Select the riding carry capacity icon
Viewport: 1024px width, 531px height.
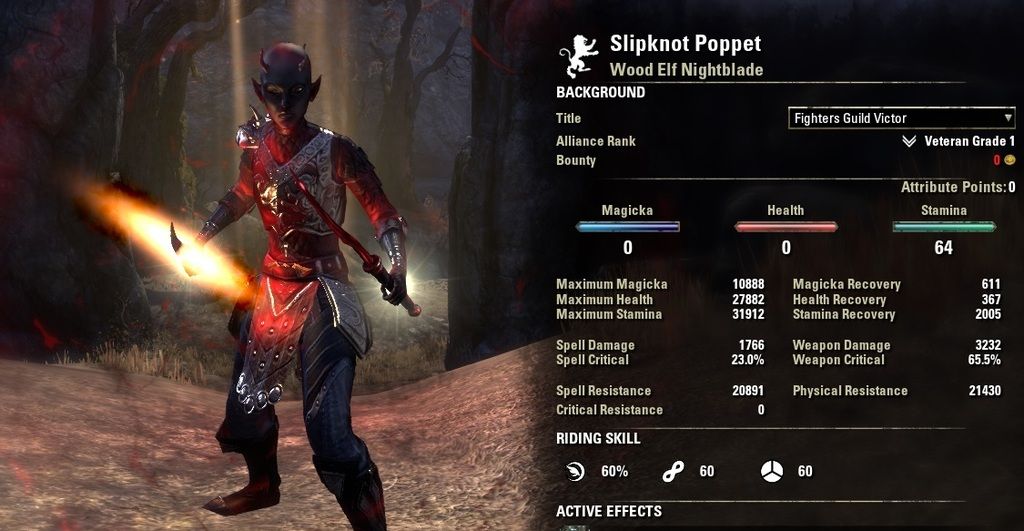tap(770, 471)
